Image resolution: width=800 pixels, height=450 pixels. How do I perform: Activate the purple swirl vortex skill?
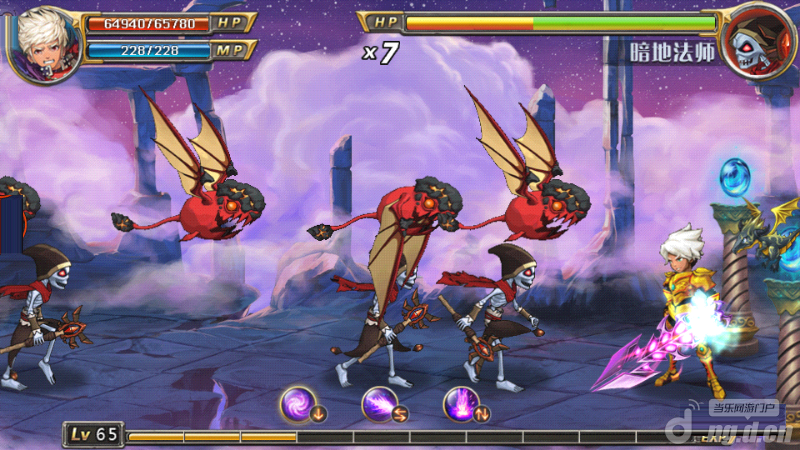[x=299, y=404]
